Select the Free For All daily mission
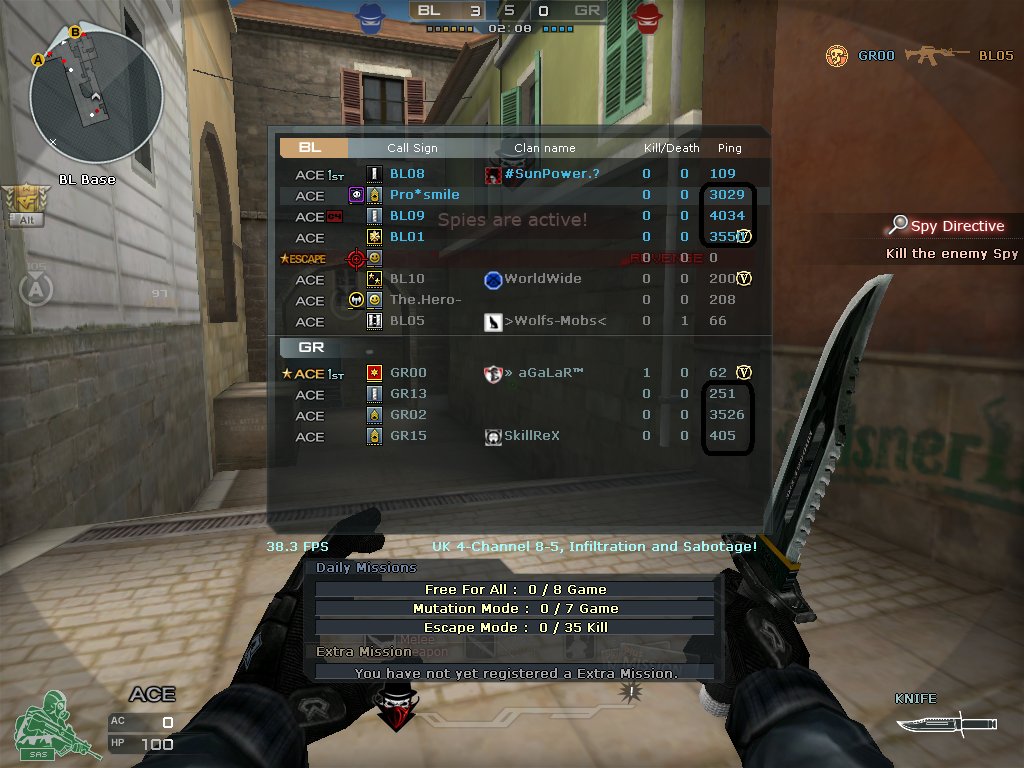 pos(515,590)
